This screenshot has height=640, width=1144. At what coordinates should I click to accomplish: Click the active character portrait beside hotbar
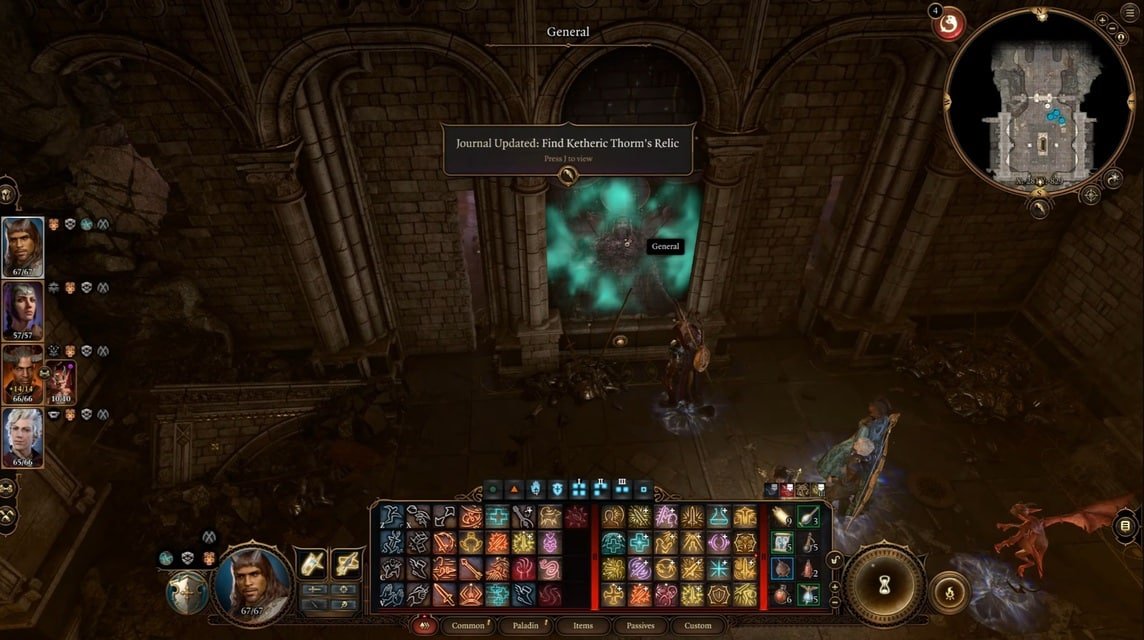254,581
